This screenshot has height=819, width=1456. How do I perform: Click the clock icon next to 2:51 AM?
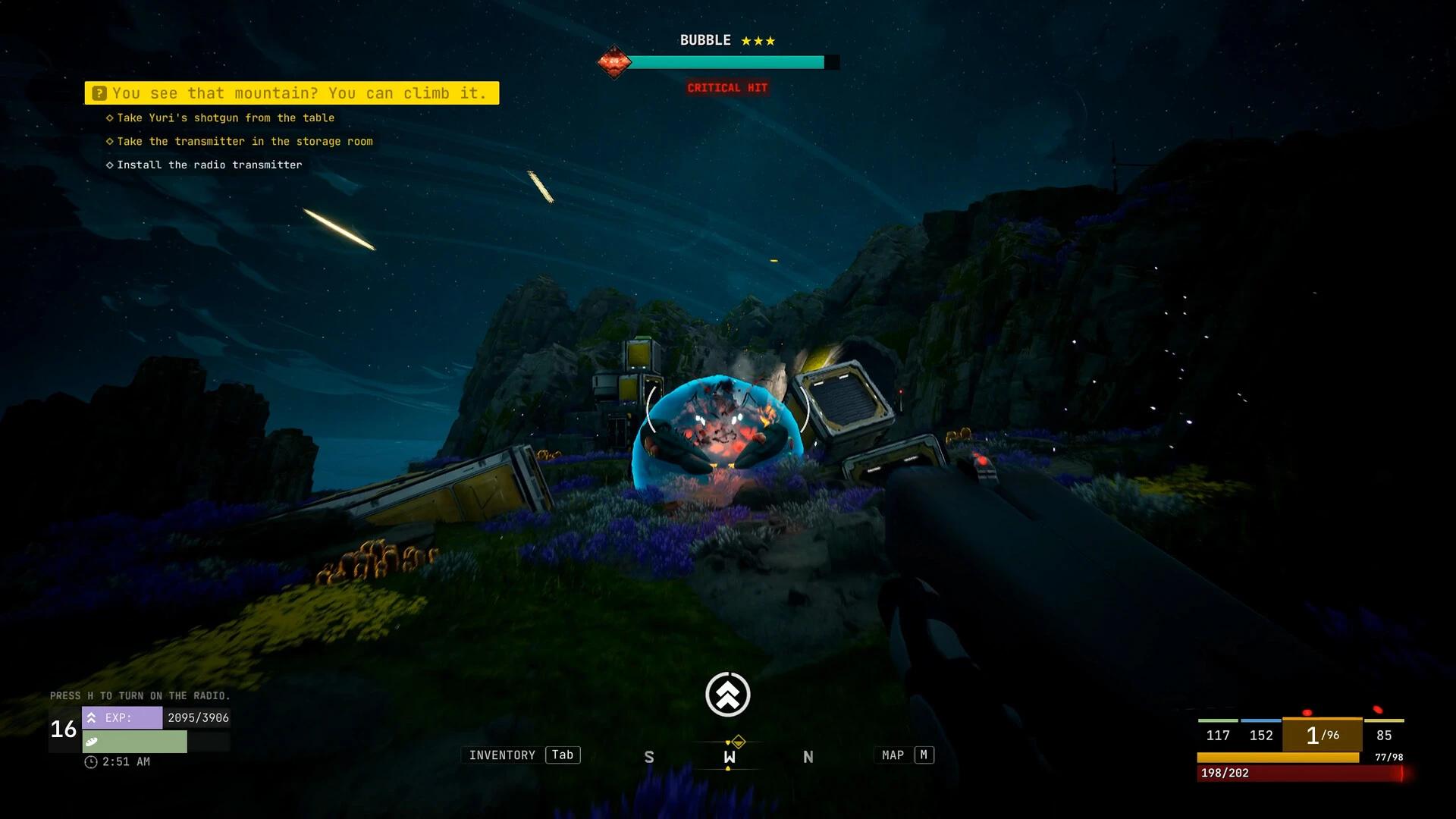pyautogui.click(x=91, y=761)
